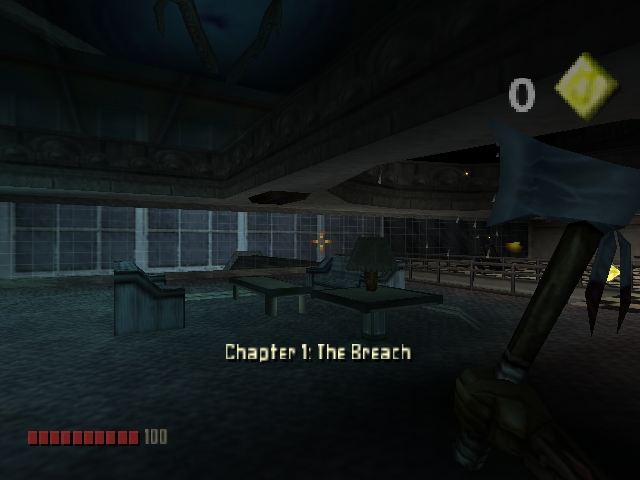Click the yellow diamond HUD icon
The width and height of the screenshot is (640, 480).
pyautogui.click(x=587, y=87)
